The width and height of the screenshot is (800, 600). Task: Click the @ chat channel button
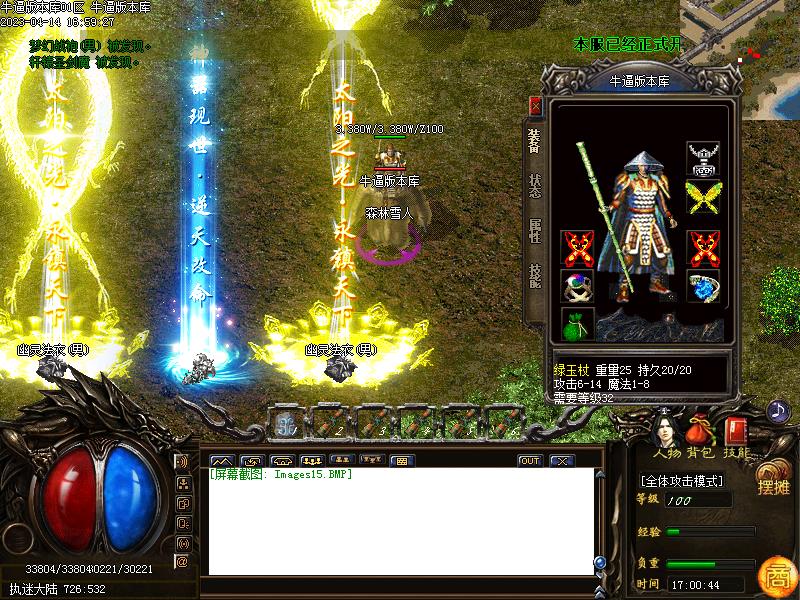[x=182, y=562]
